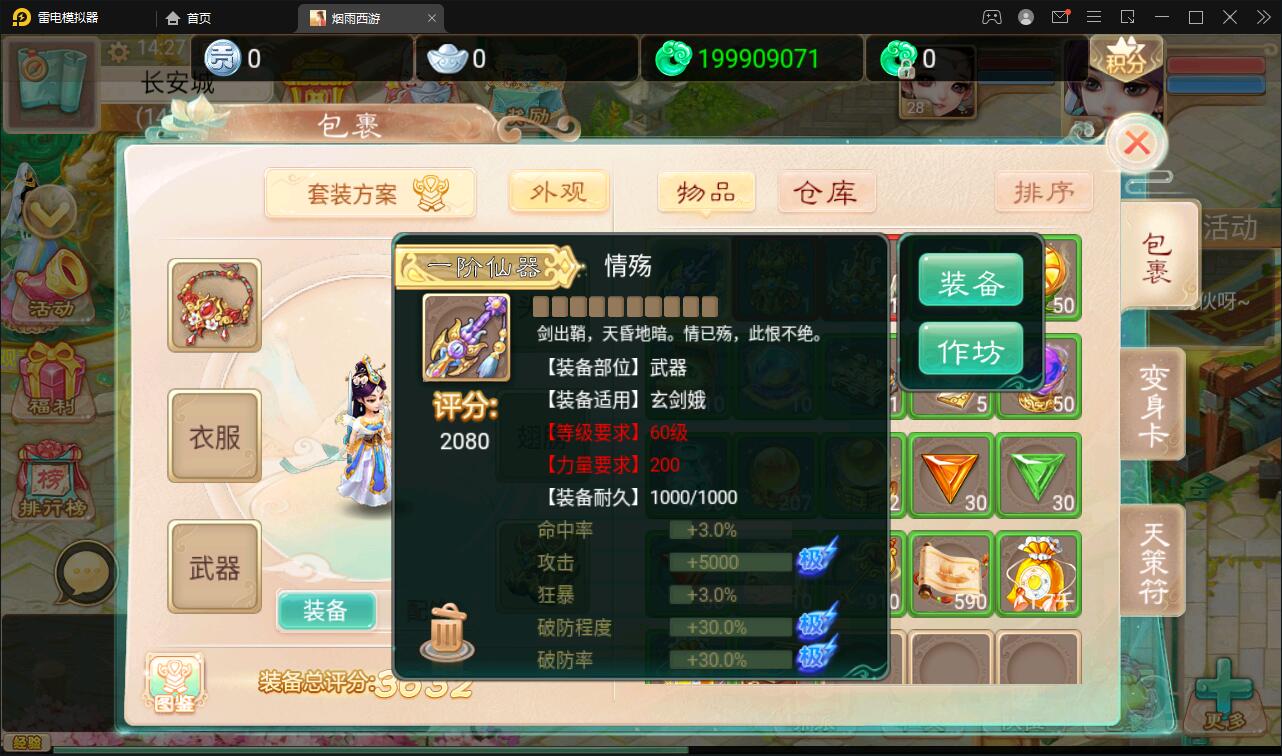Image resolution: width=1282 pixels, height=756 pixels.
Task: Expand the LDPlayer toolbar double-arrow chevron
Action: (1263, 17)
